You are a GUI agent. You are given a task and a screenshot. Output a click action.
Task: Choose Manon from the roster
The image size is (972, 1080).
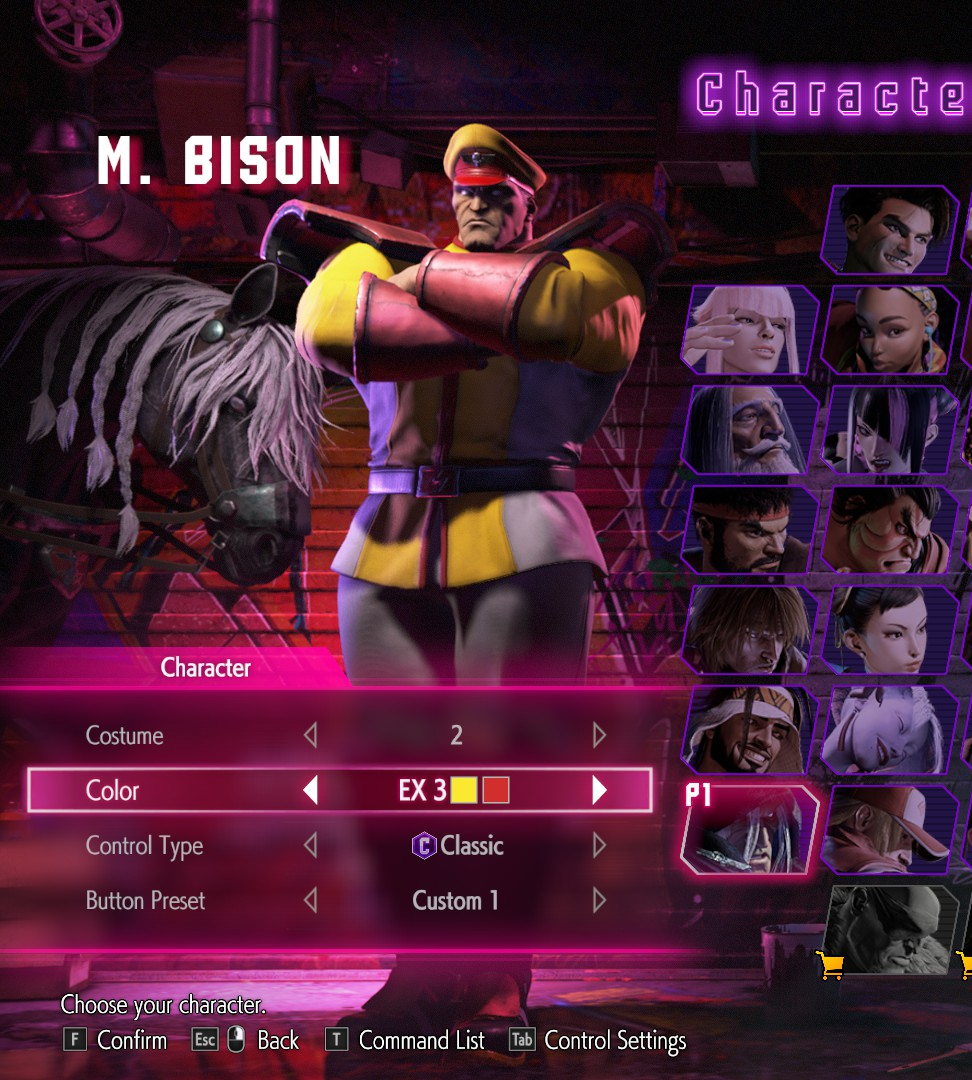750,329
